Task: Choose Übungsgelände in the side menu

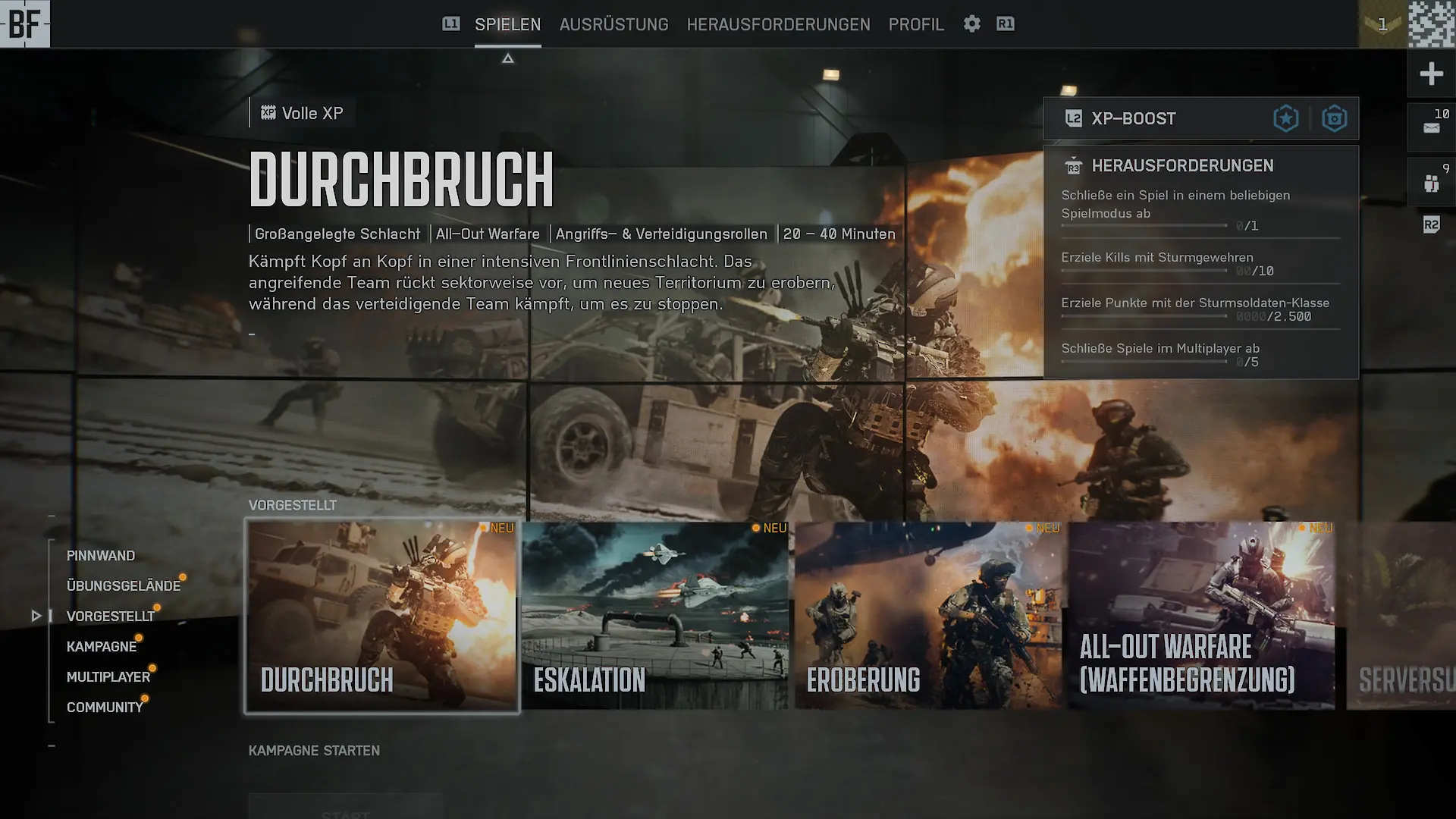Action: [x=123, y=586]
